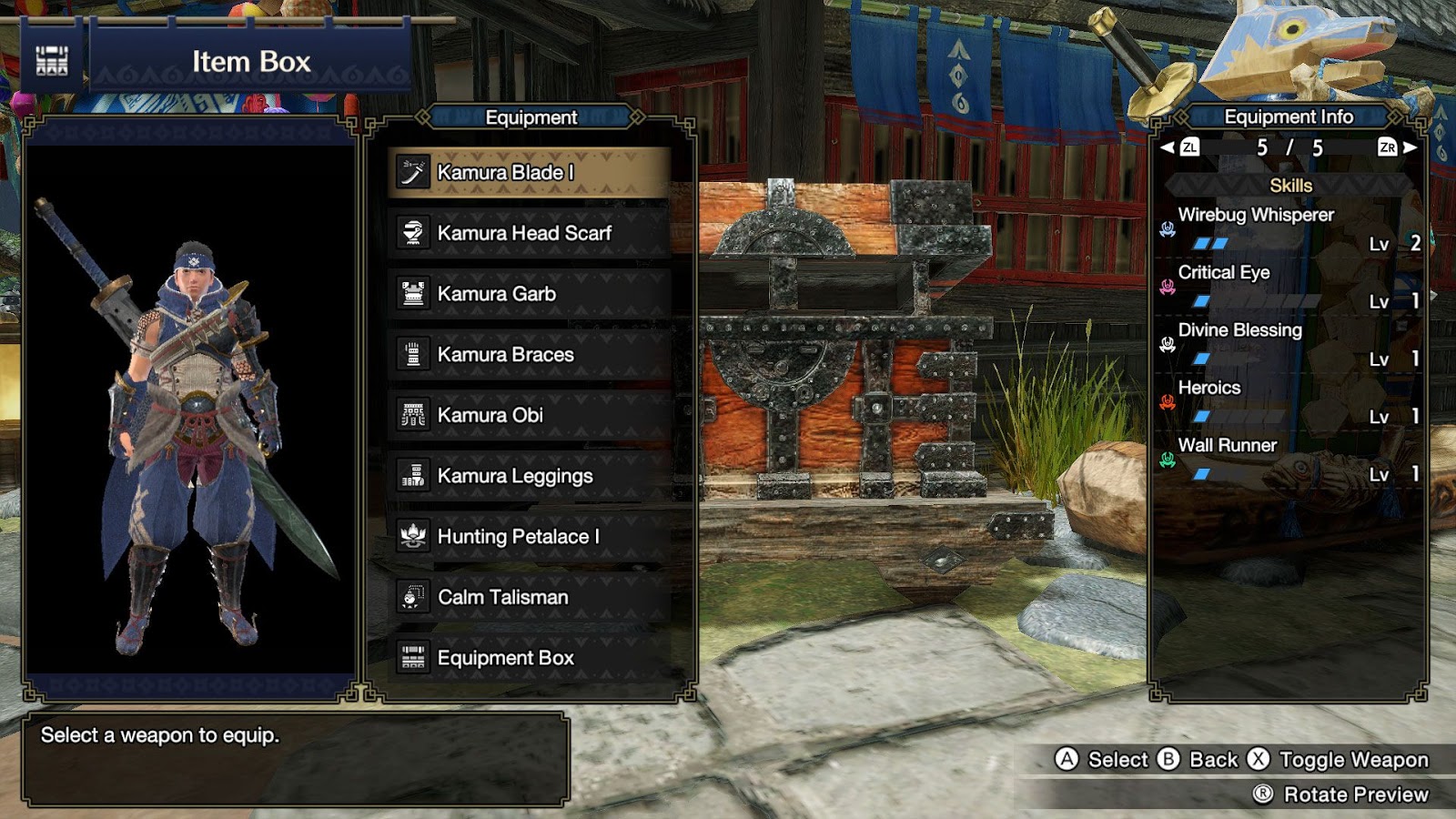Select the Calm Talisman slot

530,597
